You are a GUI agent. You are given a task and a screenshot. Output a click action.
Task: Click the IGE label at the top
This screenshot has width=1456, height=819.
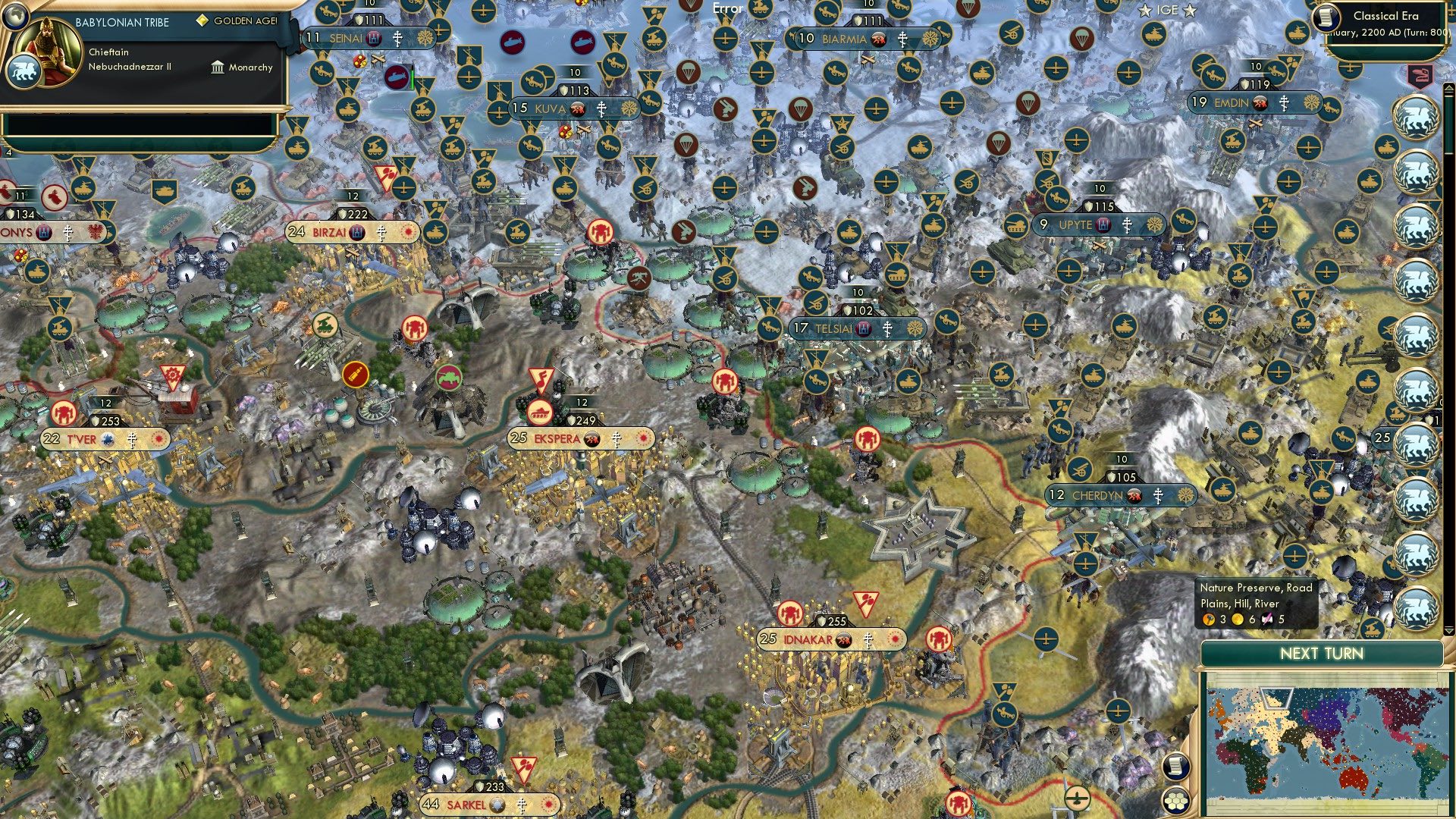[1166, 10]
